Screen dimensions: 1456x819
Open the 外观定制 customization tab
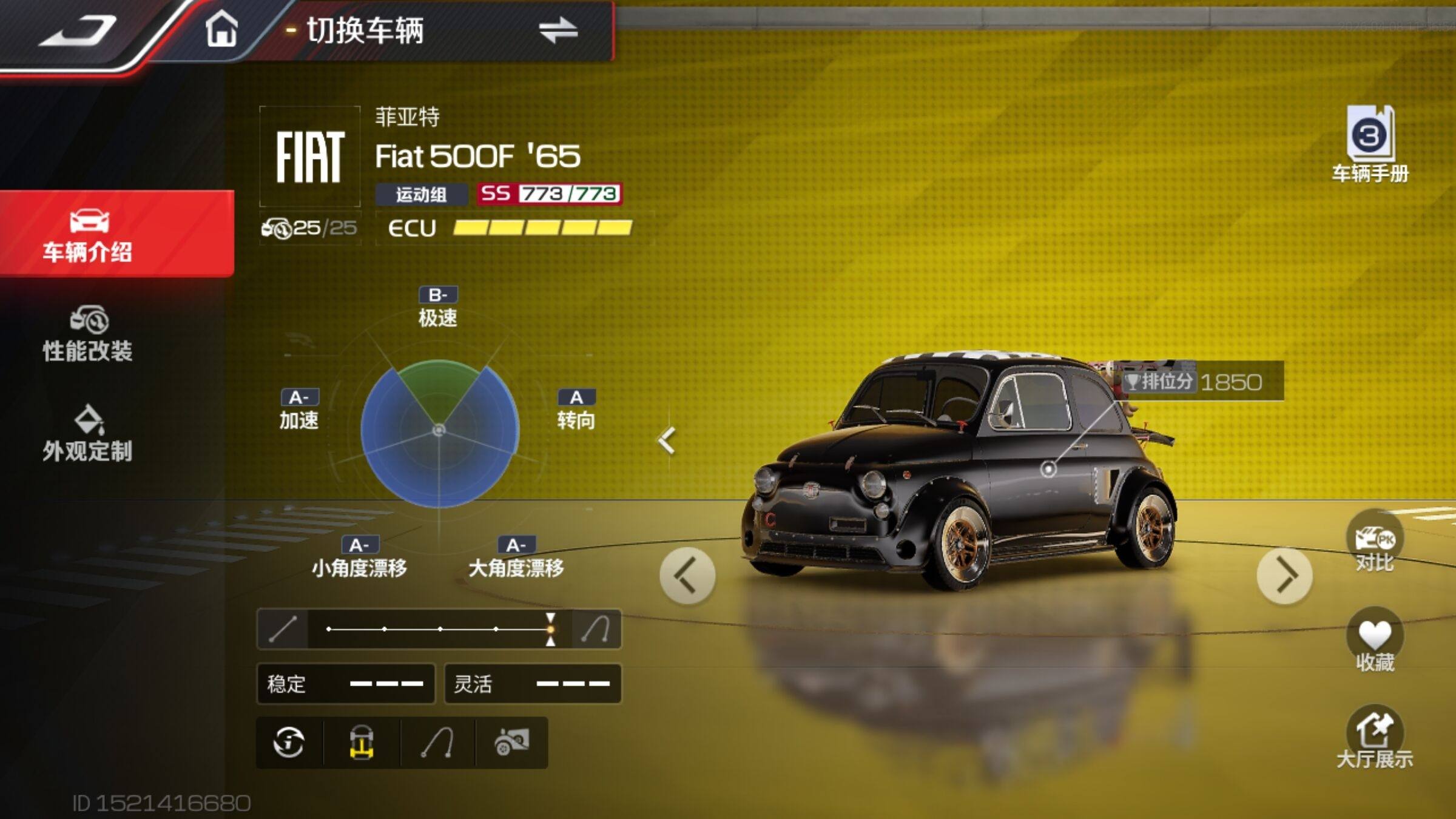tap(88, 434)
